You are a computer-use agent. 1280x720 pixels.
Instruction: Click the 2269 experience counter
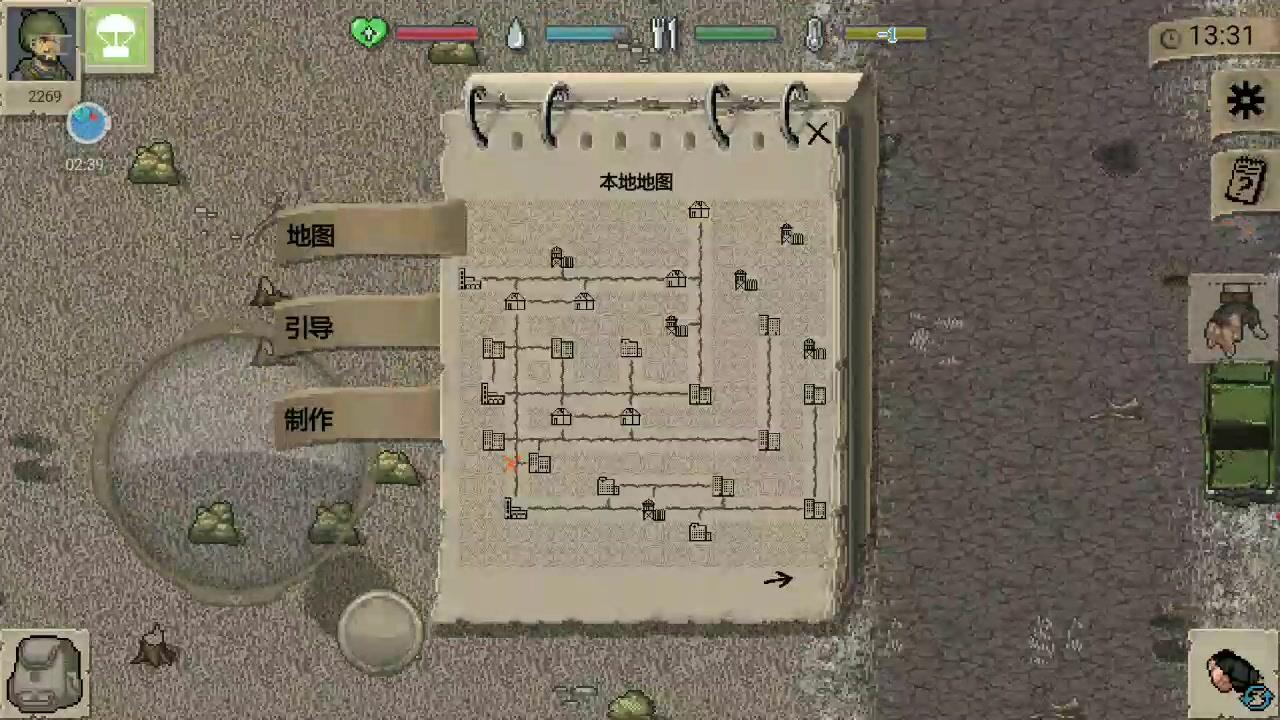(x=44, y=96)
